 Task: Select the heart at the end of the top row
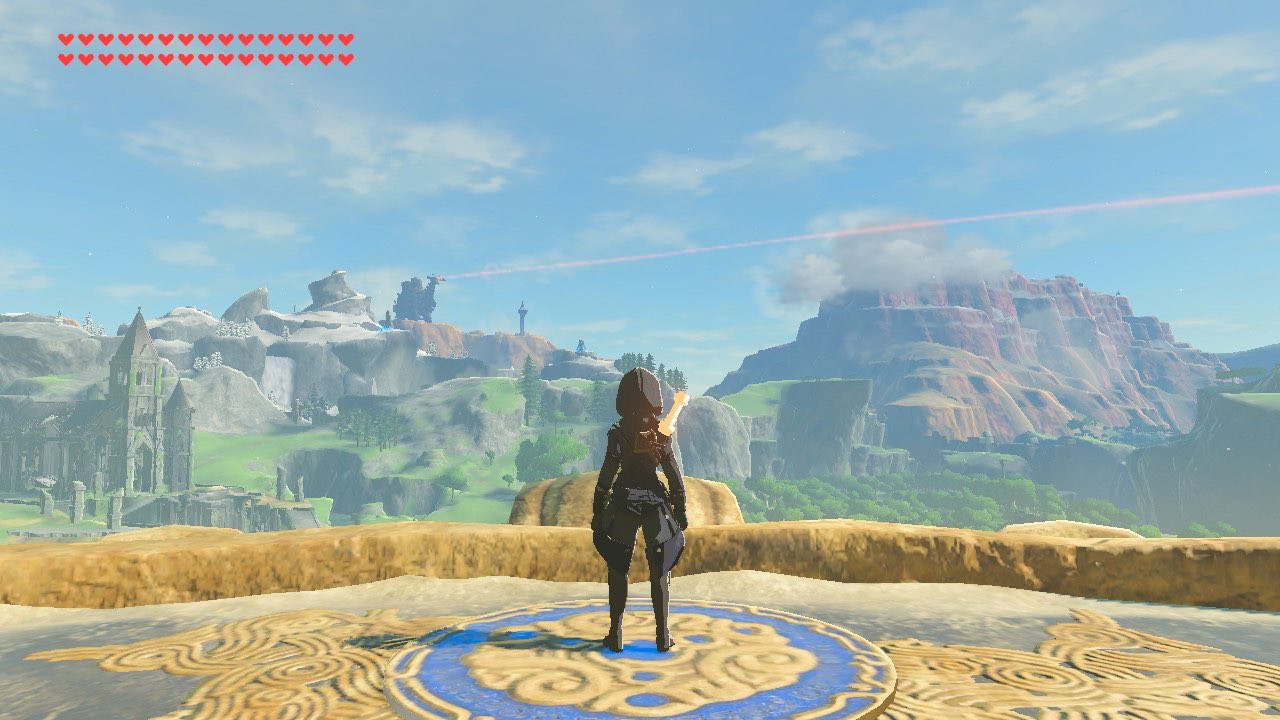(x=347, y=40)
